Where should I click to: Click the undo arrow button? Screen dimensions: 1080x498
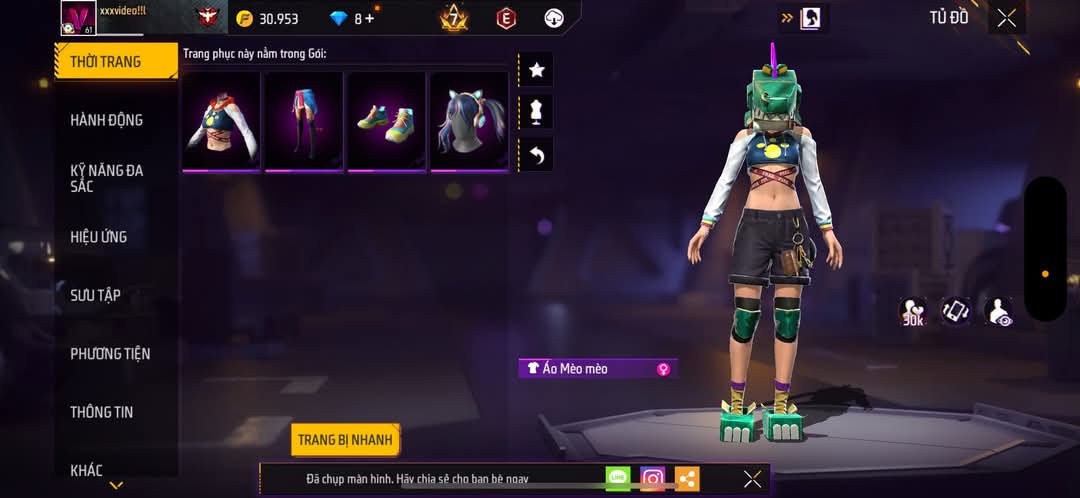pos(536,155)
